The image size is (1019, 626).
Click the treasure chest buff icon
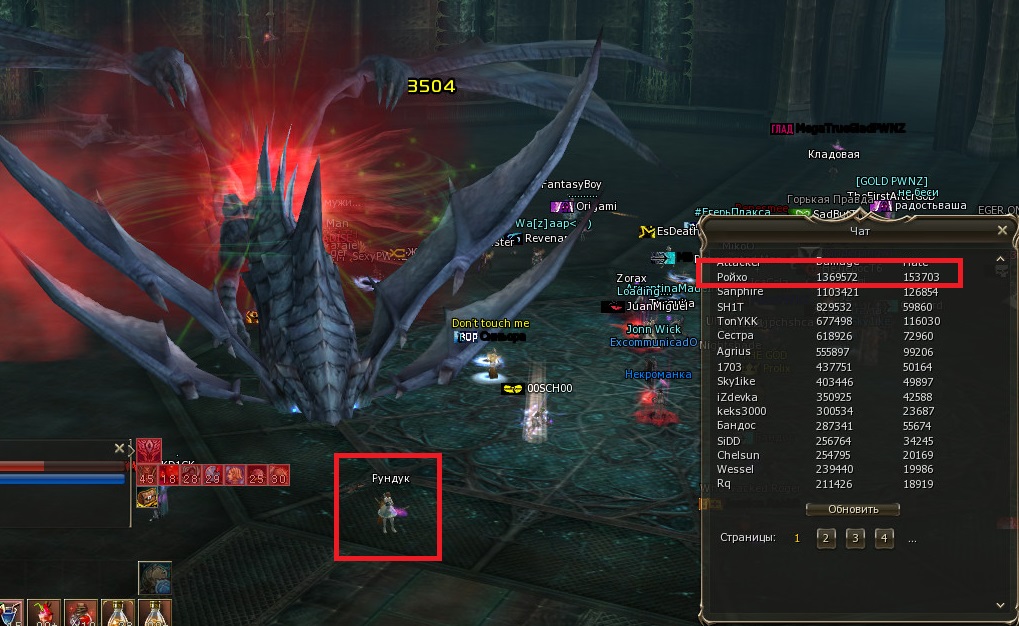tap(147, 497)
